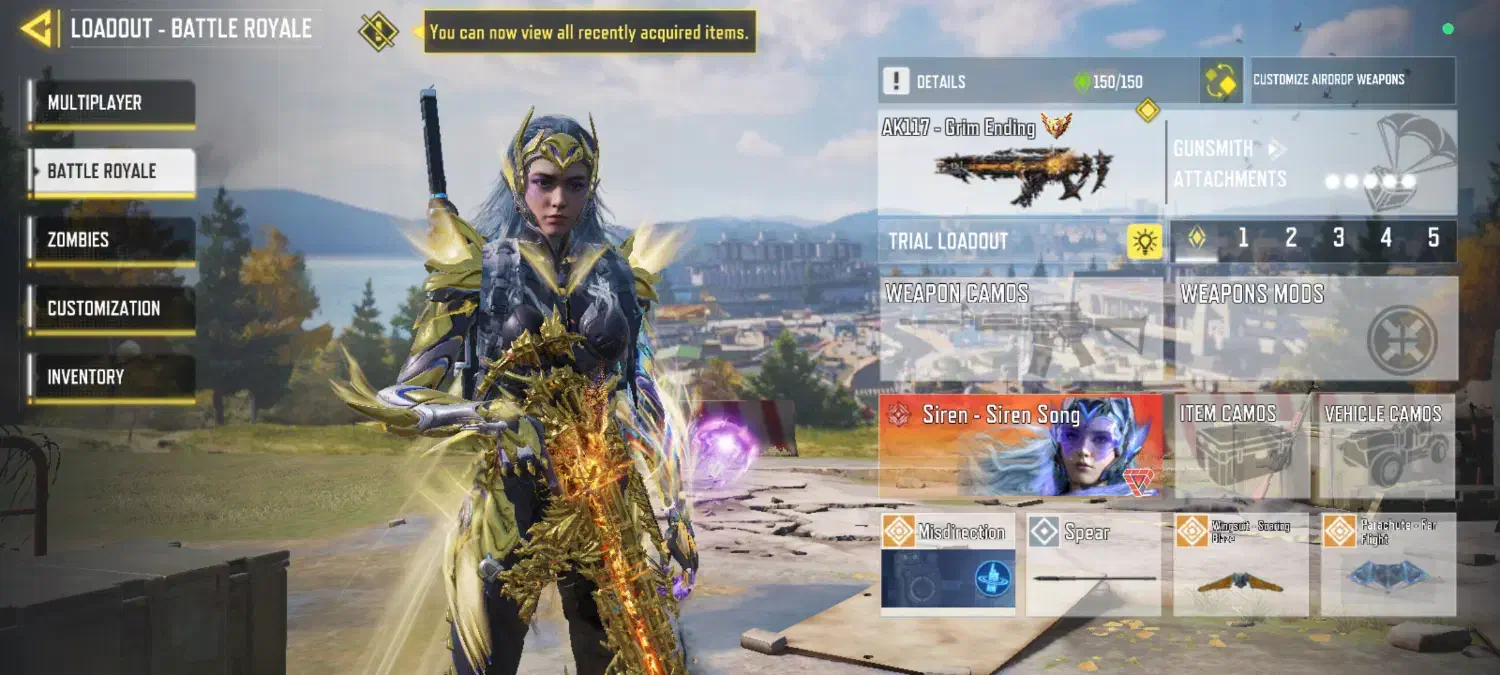This screenshot has height=675, width=1500.
Task: Click the recently acquired items icon
Action: [x=378, y=31]
